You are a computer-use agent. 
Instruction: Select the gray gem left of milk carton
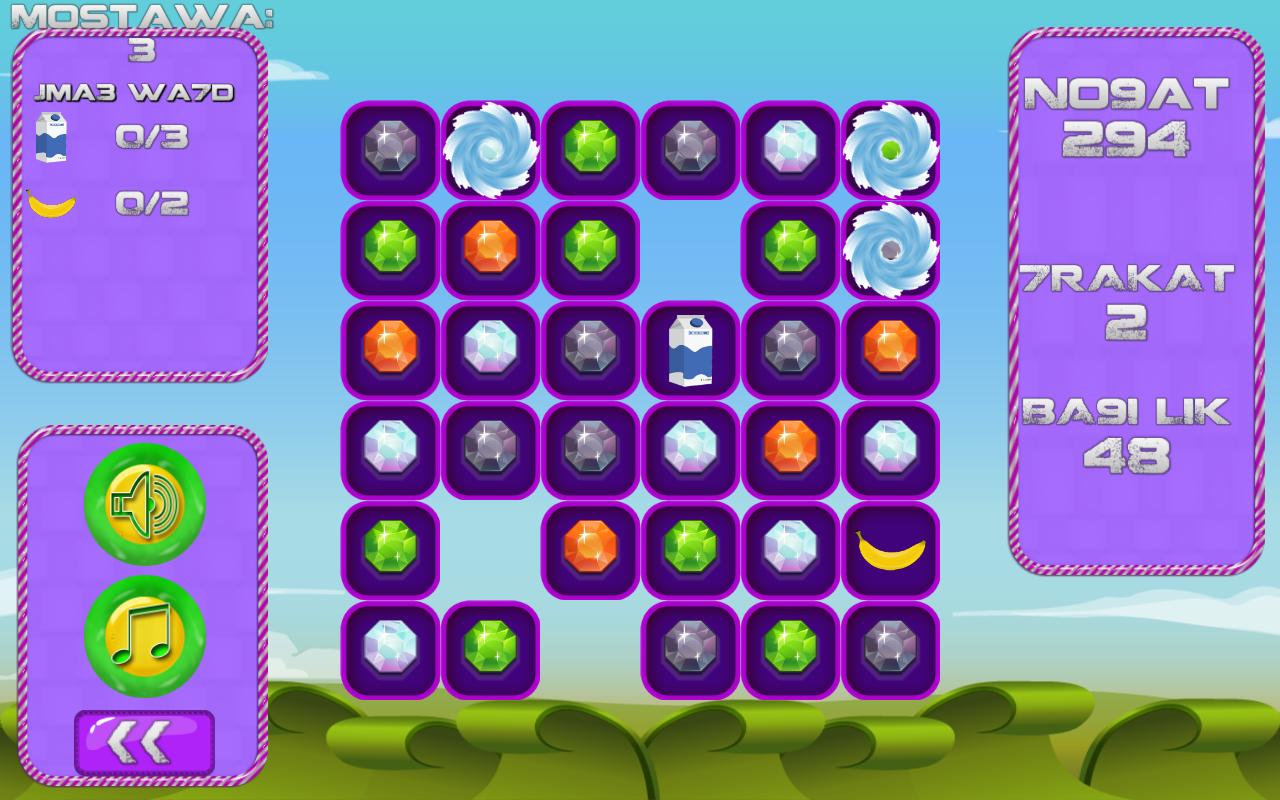[x=590, y=350]
